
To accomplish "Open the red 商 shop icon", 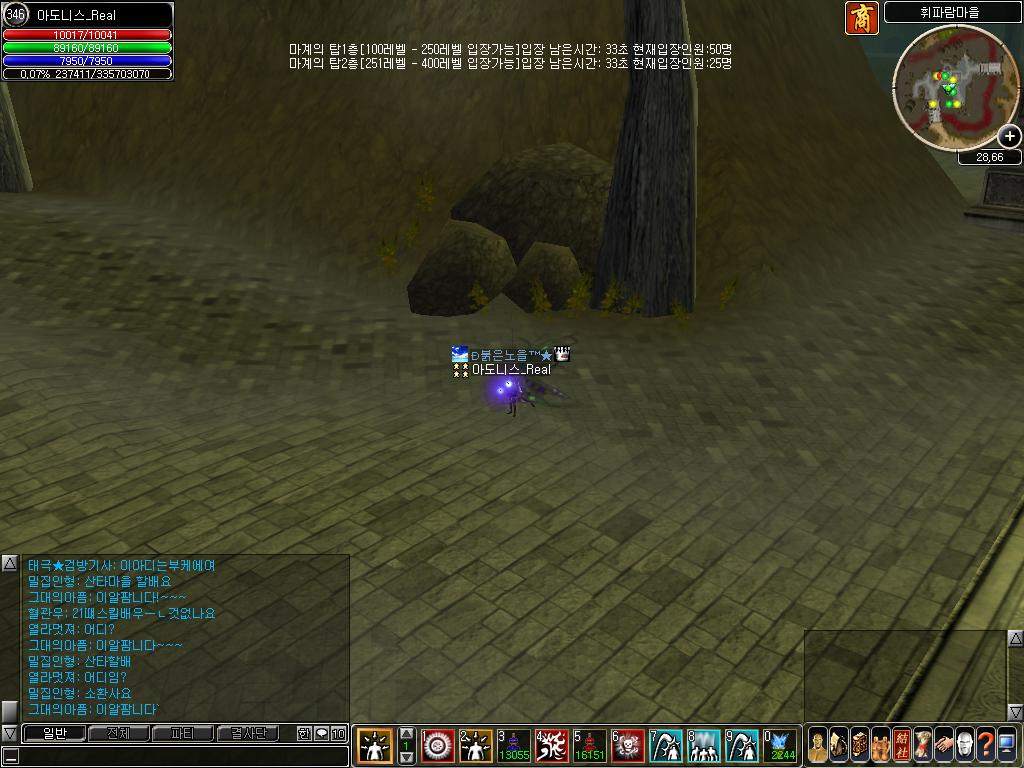I will point(861,18).
